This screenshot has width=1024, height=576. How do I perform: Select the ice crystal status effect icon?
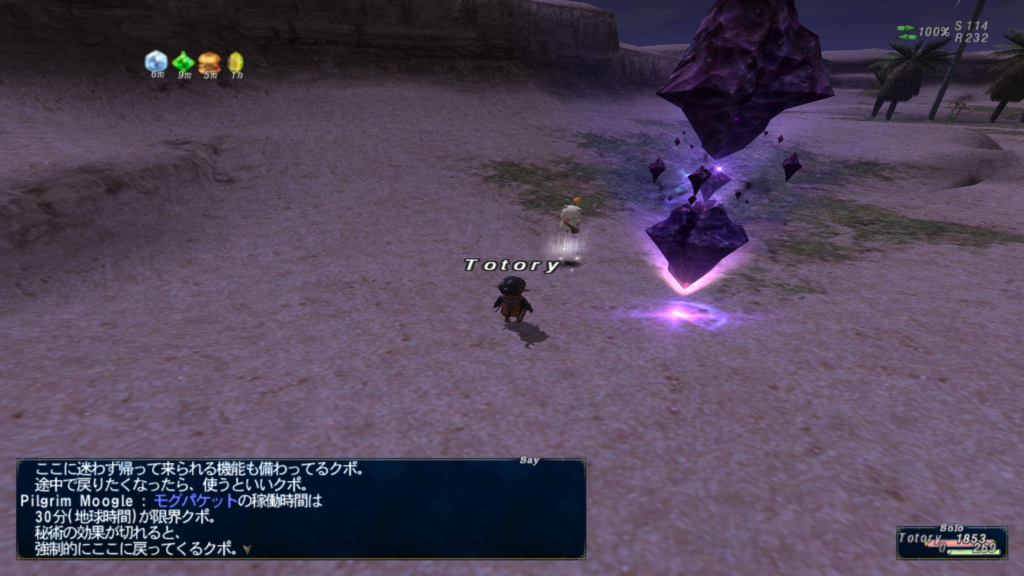pyautogui.click(x=156, y=62)
